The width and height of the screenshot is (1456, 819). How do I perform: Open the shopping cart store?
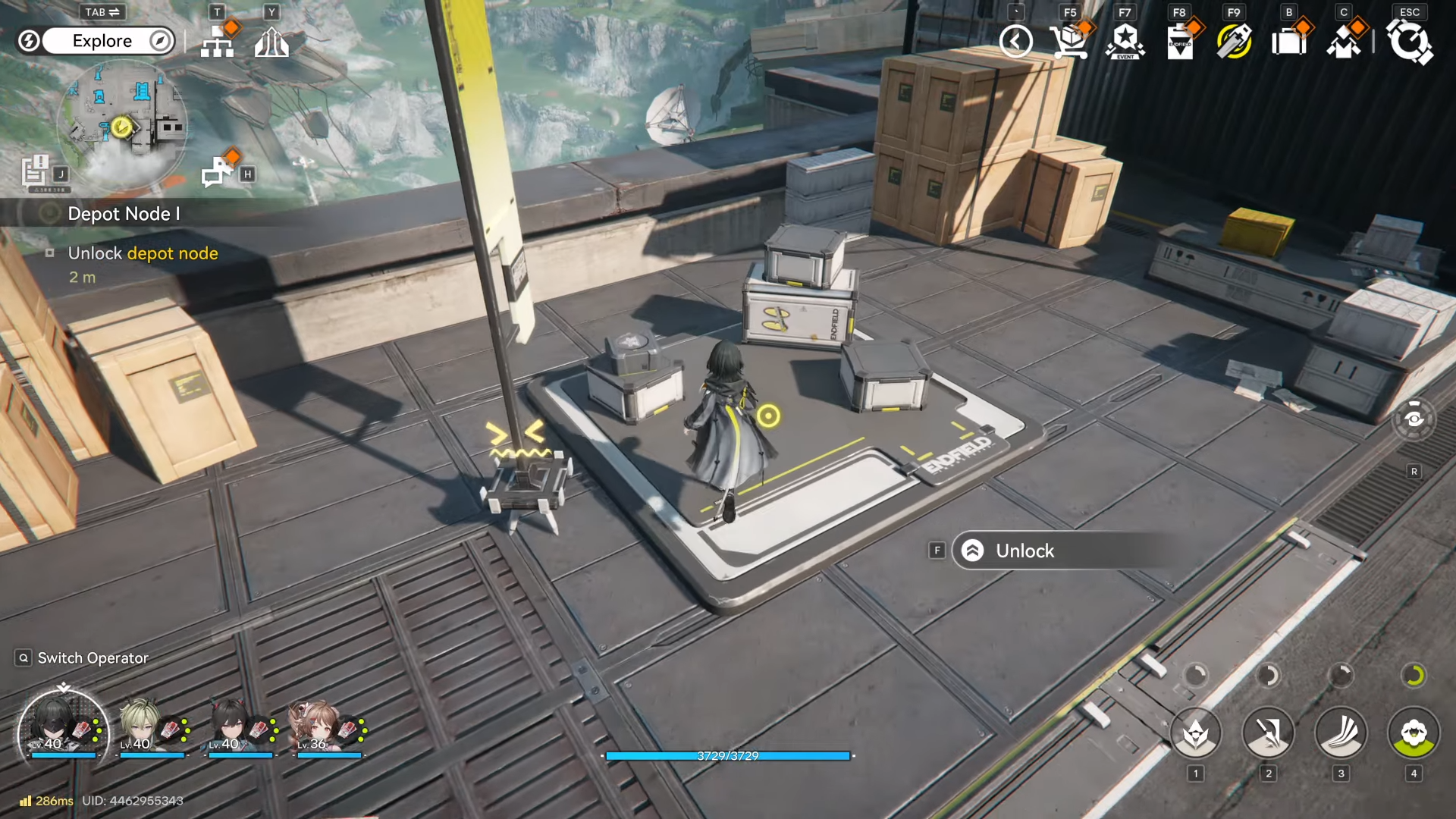click(x=1069, y=42)
